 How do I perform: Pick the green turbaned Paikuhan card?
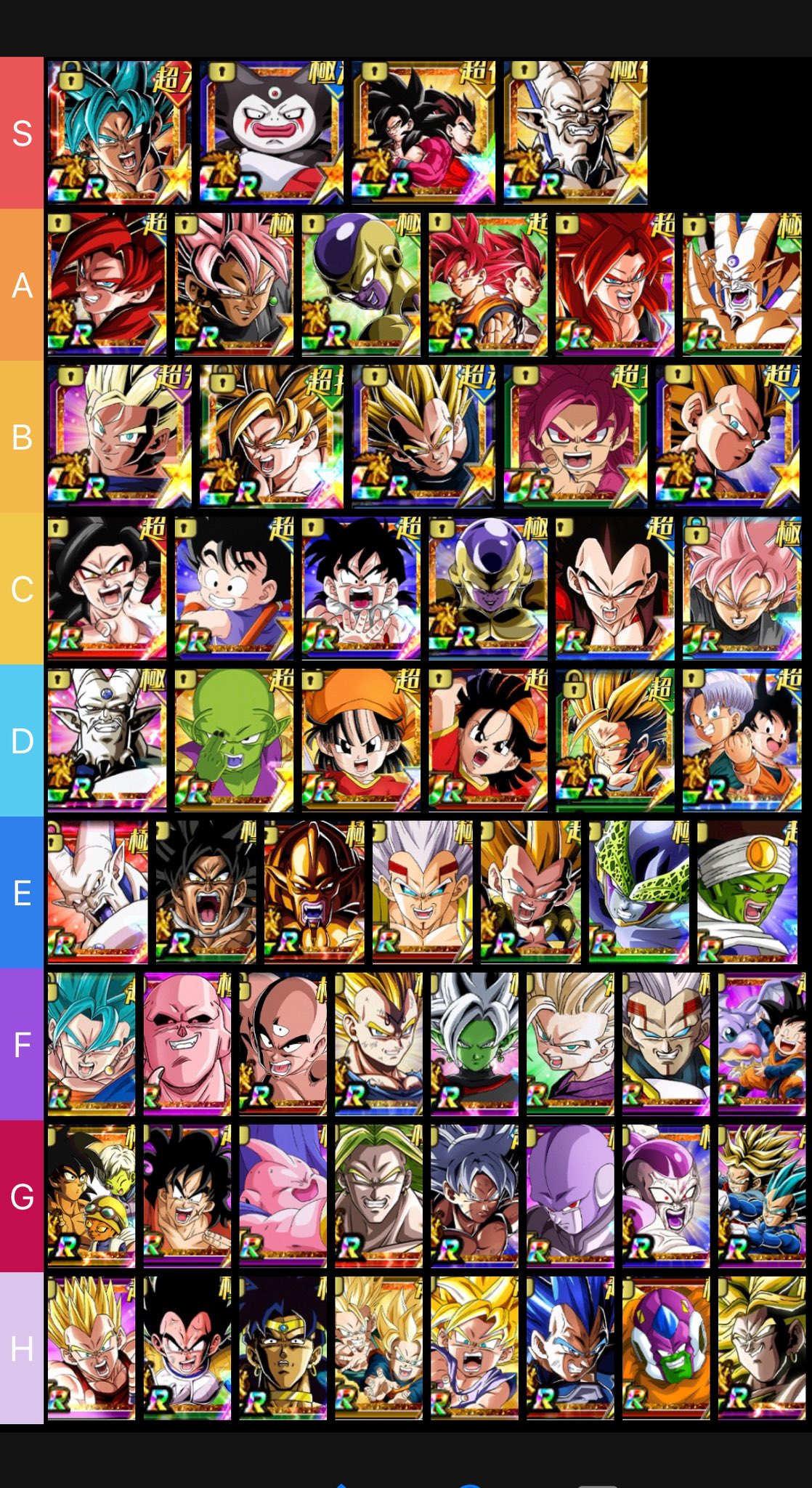click(x=747, y=892)
